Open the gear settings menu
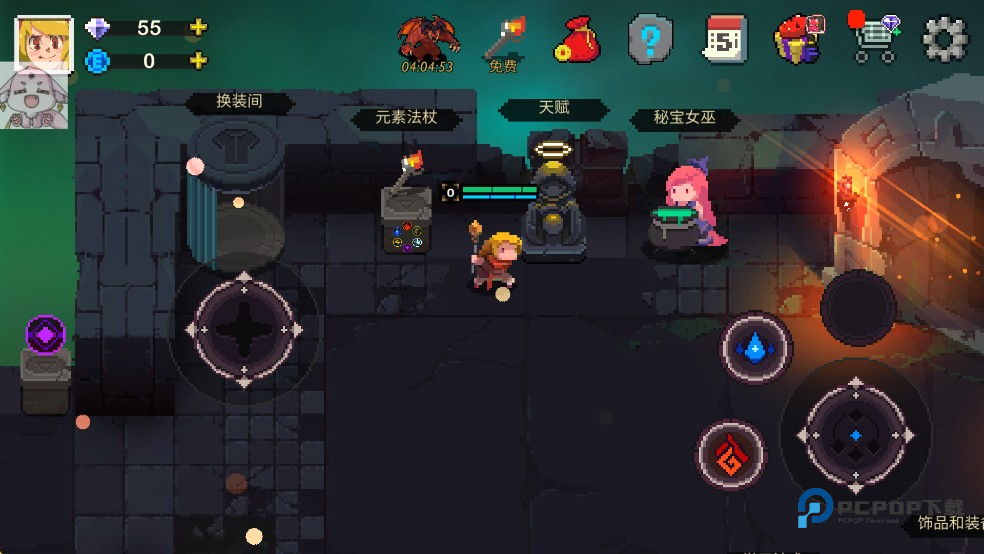Image resolution: width=984 pixels, height=554 pixels. 944,40
